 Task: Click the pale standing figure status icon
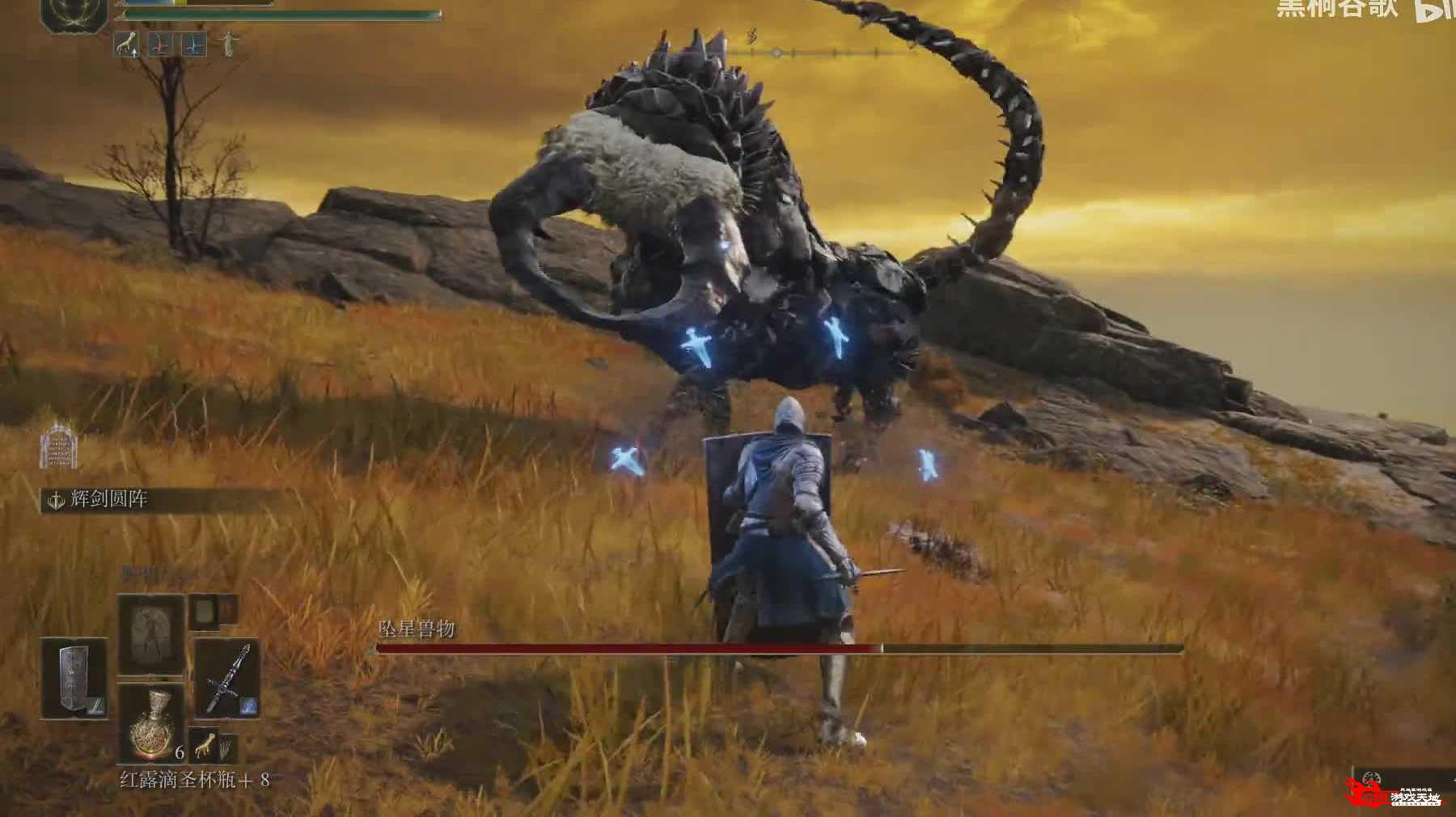[229, 44]
